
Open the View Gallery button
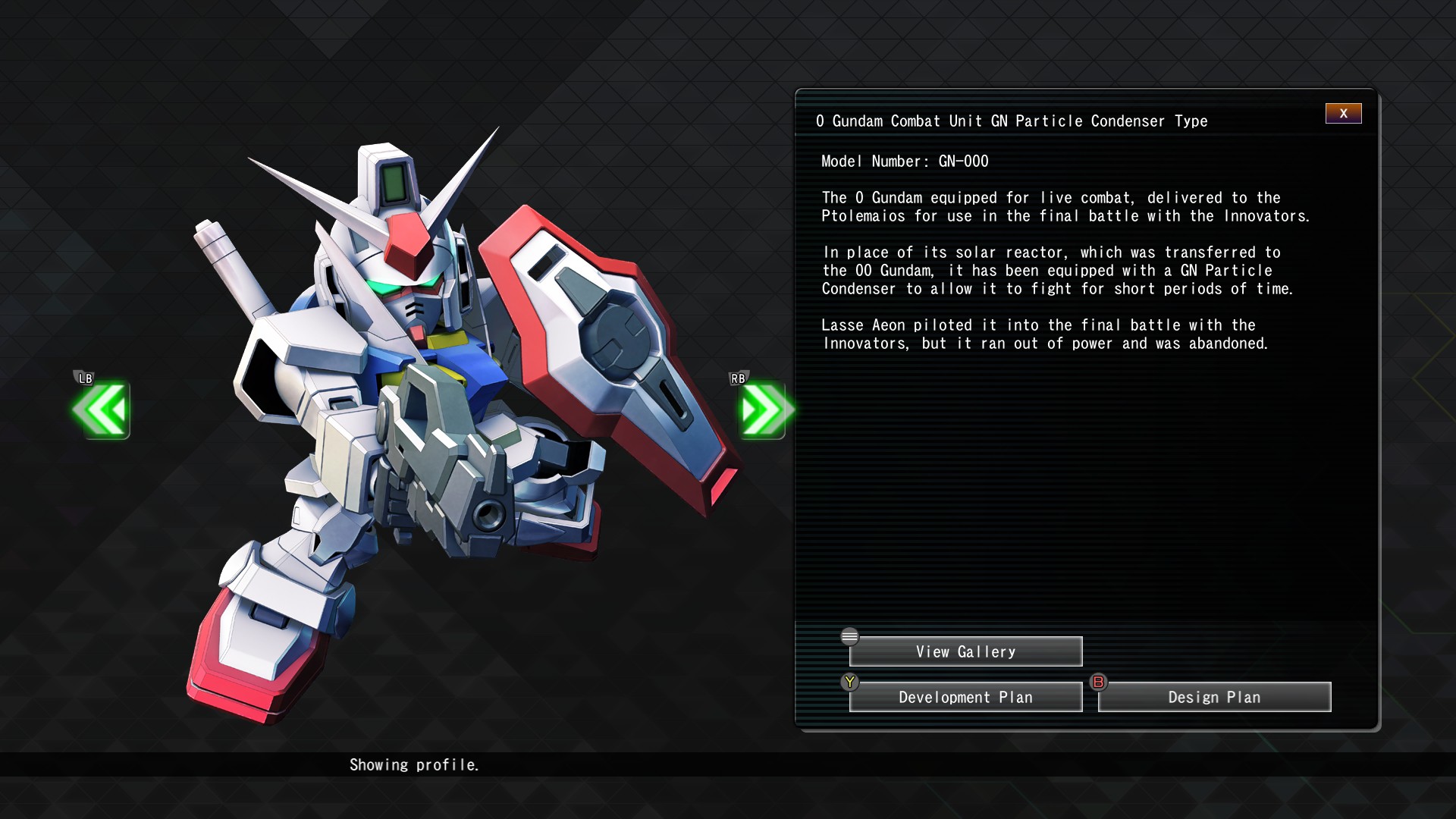(965, 651)
